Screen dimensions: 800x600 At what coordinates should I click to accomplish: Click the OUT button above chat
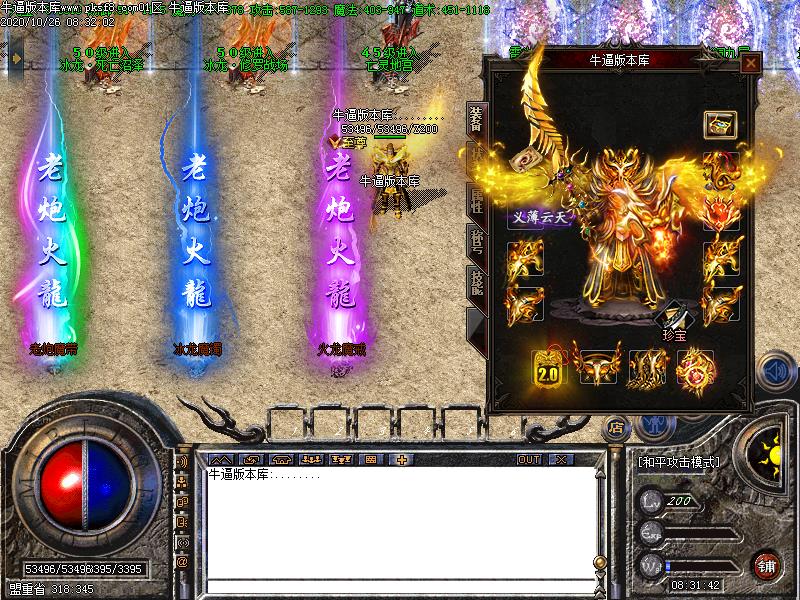pos(529,459)
